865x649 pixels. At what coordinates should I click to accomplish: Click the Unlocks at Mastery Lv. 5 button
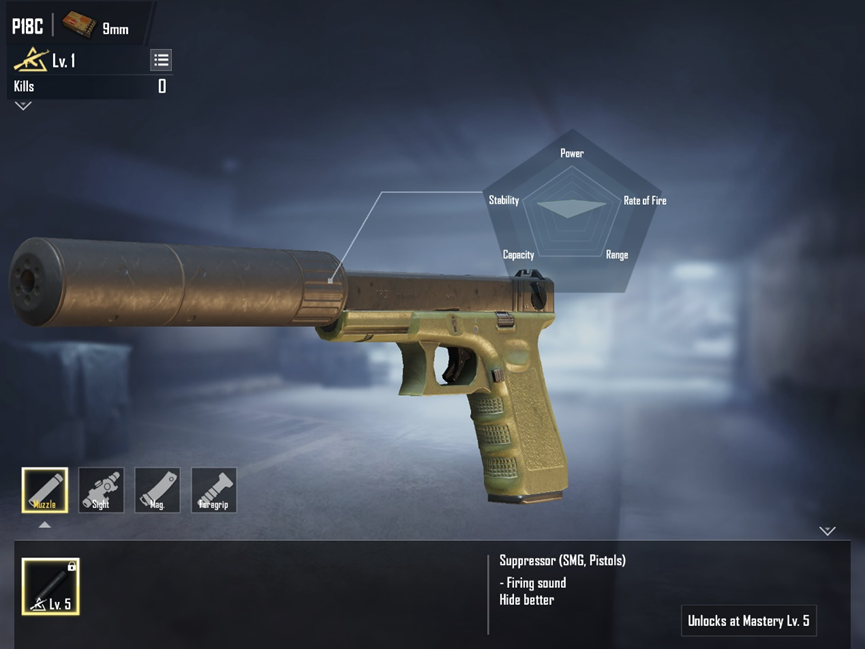click(749, 621)
